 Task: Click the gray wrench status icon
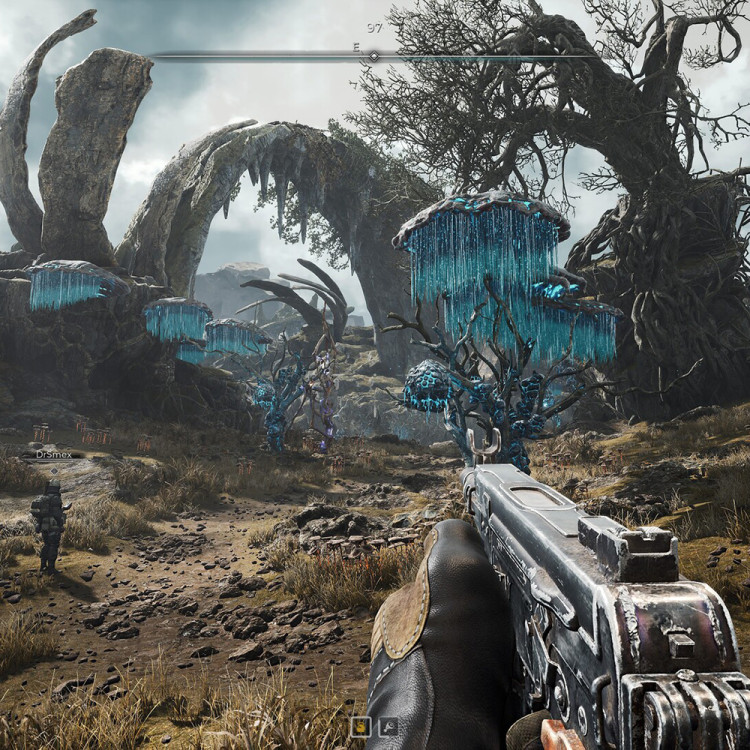(x=388, y=727)
